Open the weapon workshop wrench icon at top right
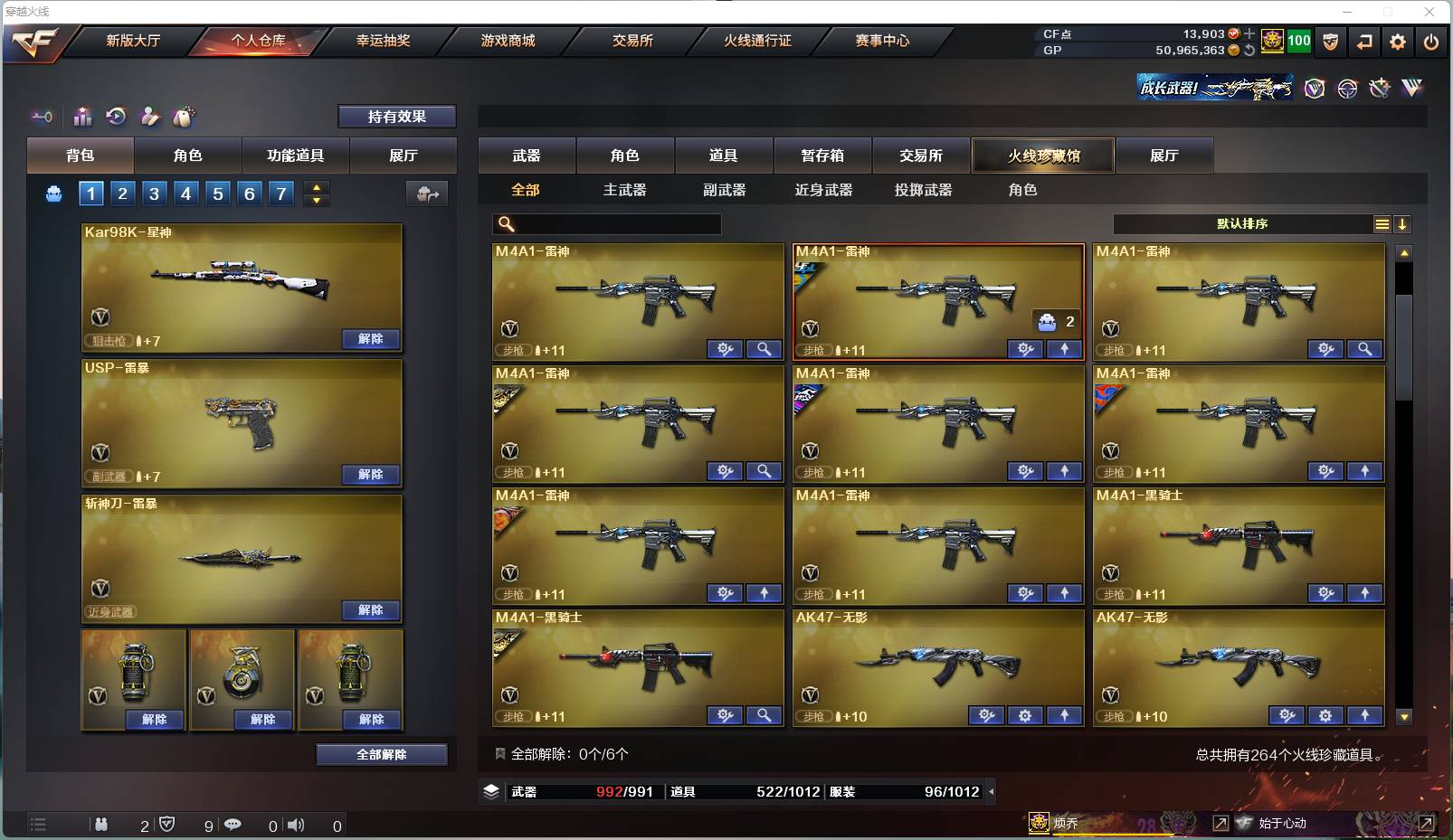 click(1378, 88)
